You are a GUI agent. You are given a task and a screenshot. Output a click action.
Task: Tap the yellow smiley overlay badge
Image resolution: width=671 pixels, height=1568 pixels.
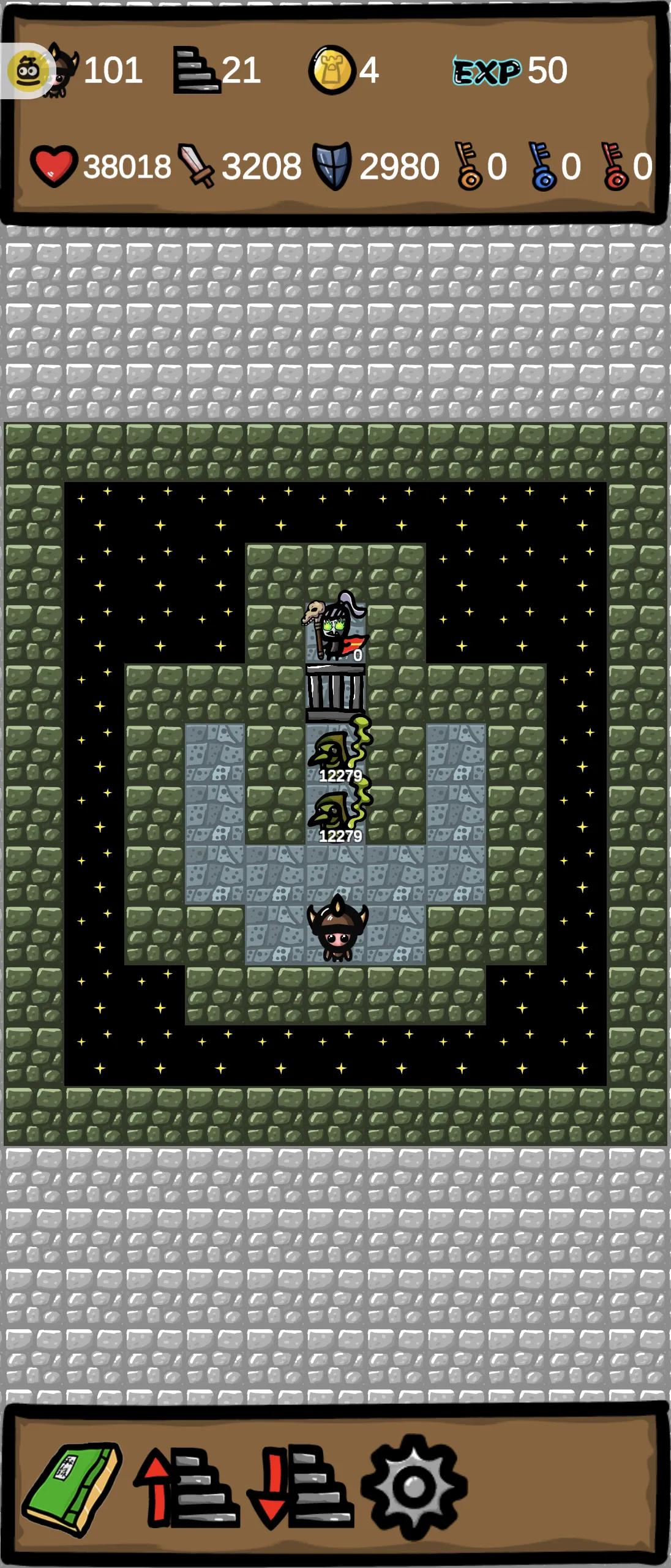[x=26, y=72]
